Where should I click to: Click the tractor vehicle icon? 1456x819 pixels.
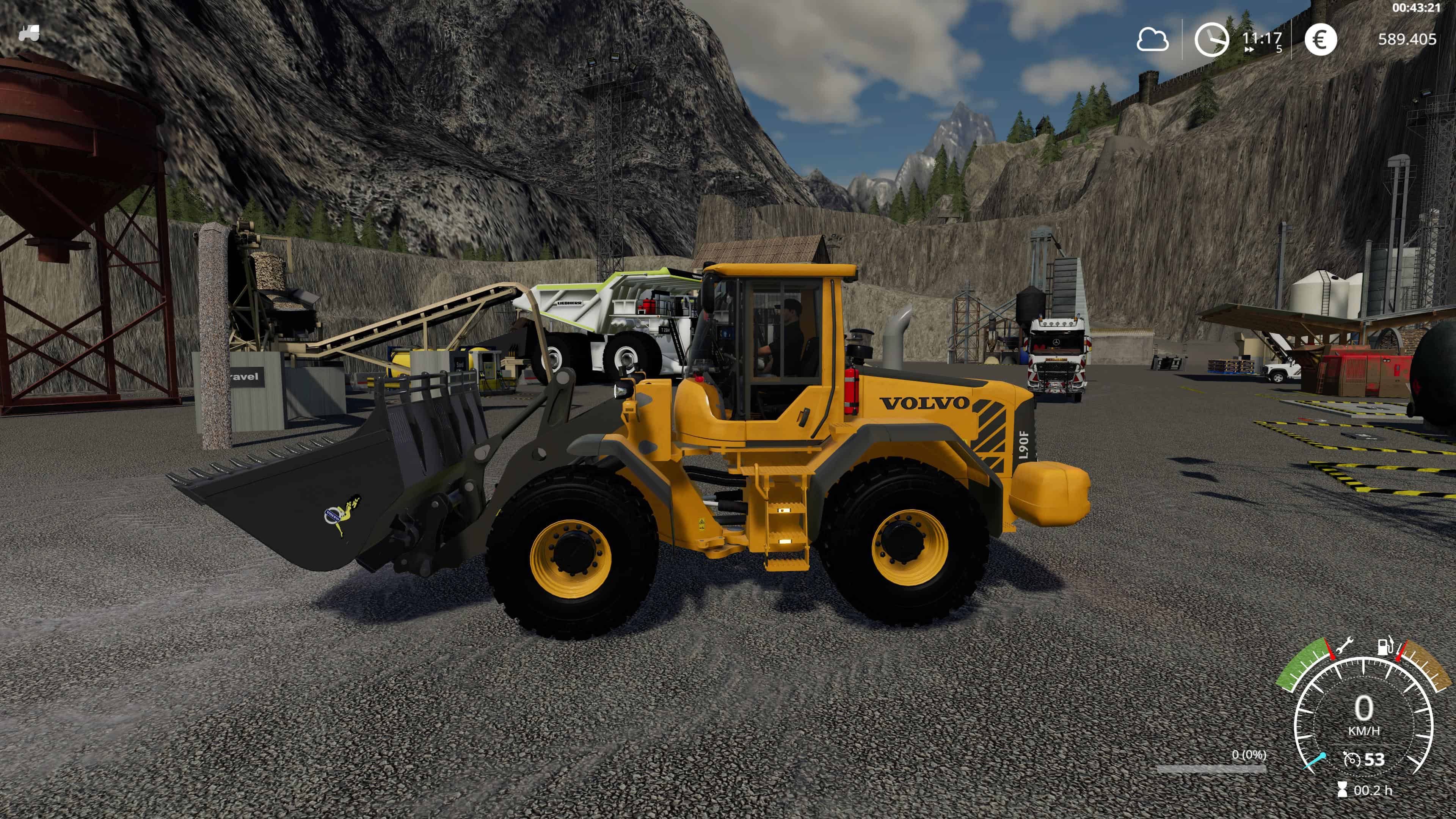point(29,33)
